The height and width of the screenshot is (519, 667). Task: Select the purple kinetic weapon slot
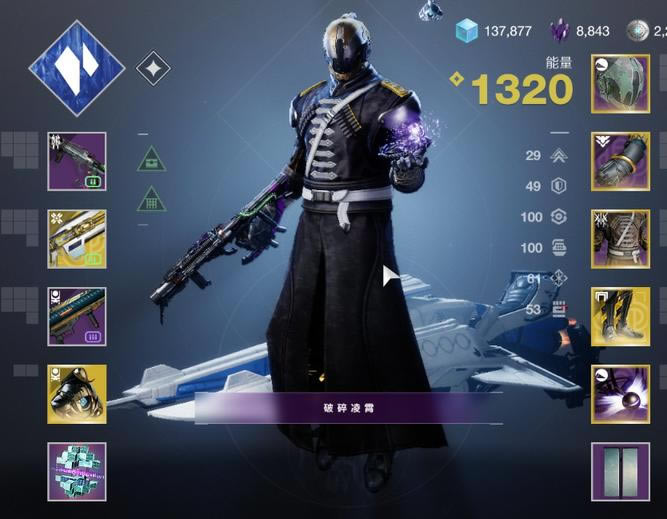(x=77, y=162)
